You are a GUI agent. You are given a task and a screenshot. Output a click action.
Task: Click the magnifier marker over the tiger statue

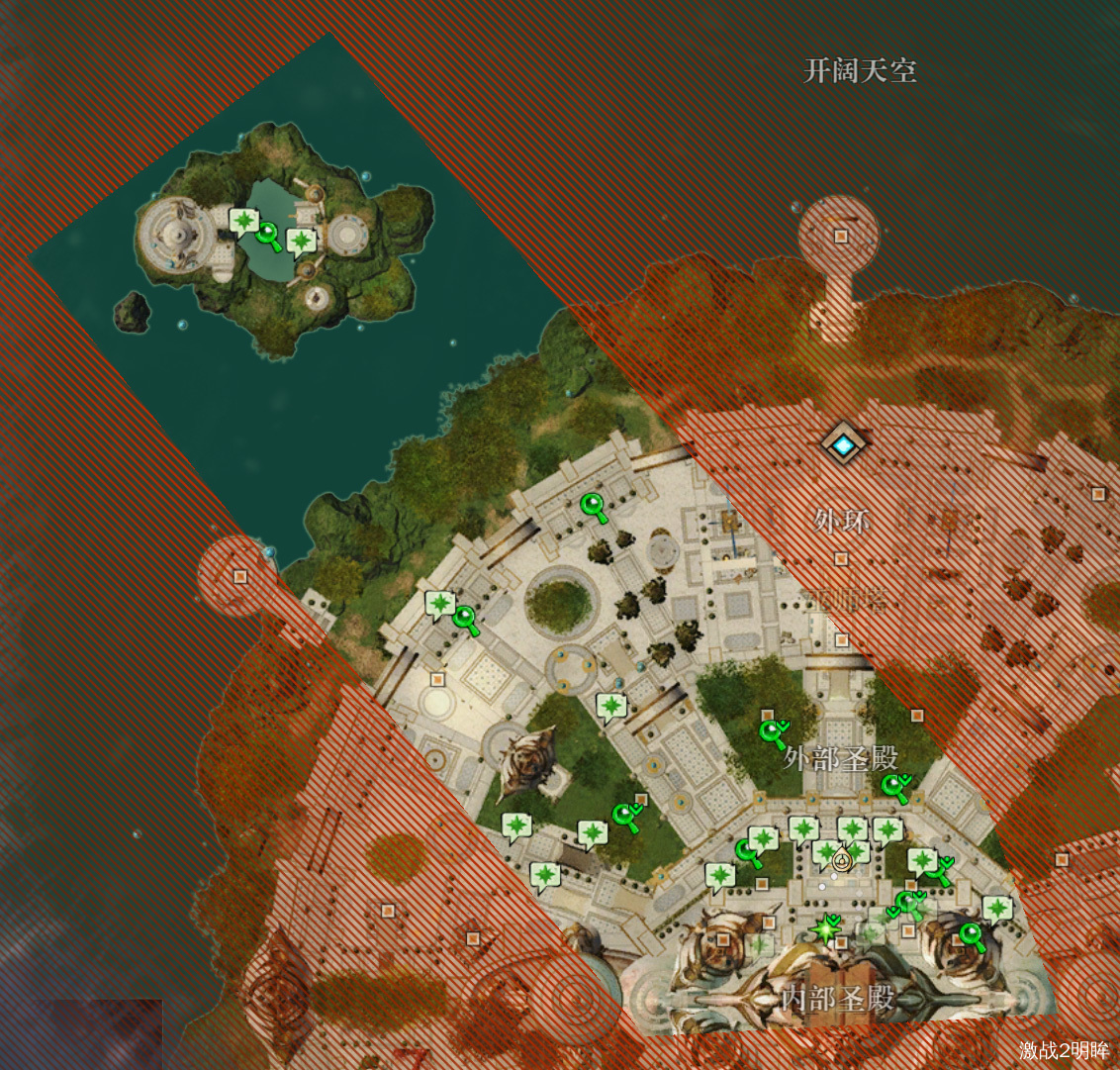[x=971, y=935]
